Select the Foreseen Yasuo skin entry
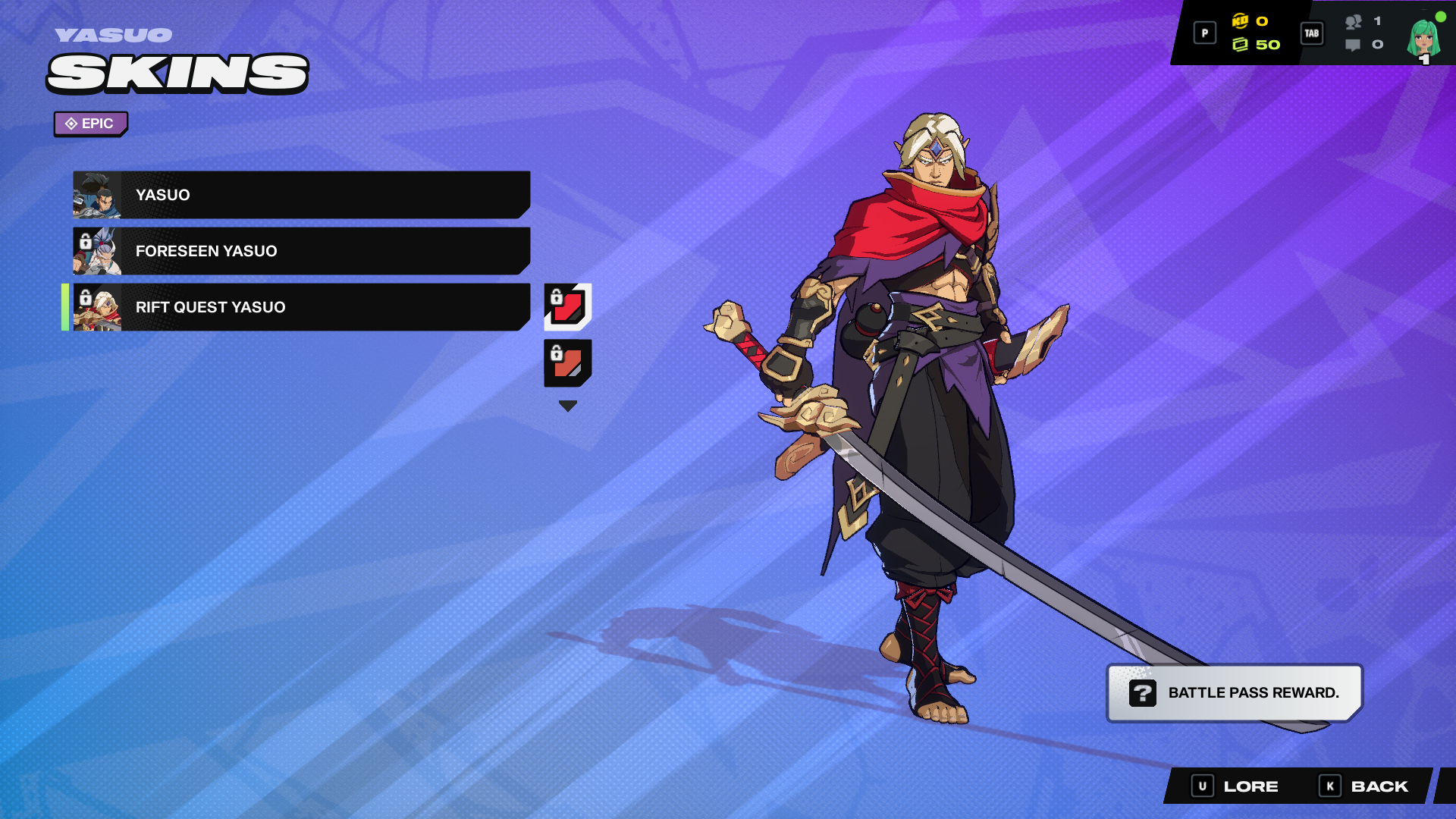The image size is (1456, 819). click(303, 250)
